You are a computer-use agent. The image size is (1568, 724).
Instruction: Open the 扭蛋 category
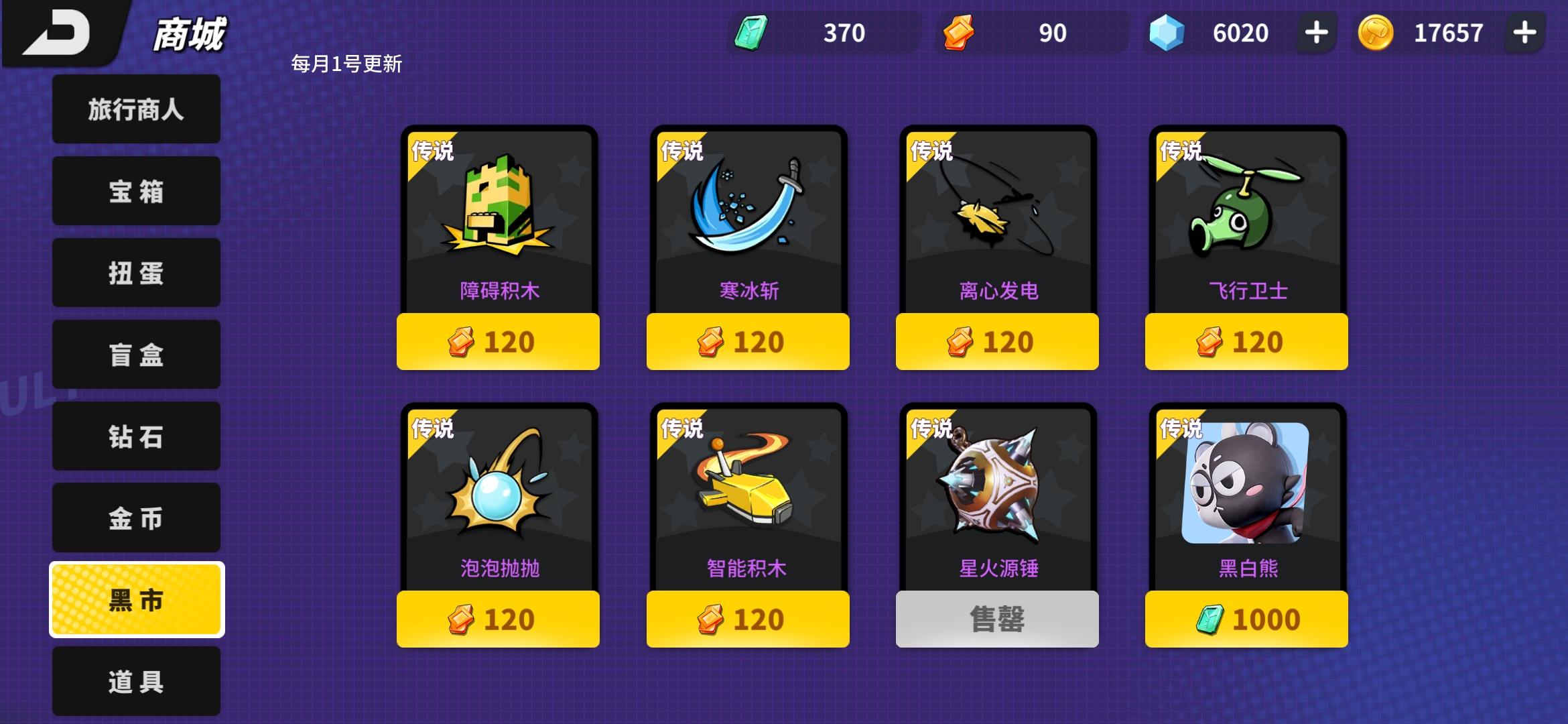click(135, 273)
